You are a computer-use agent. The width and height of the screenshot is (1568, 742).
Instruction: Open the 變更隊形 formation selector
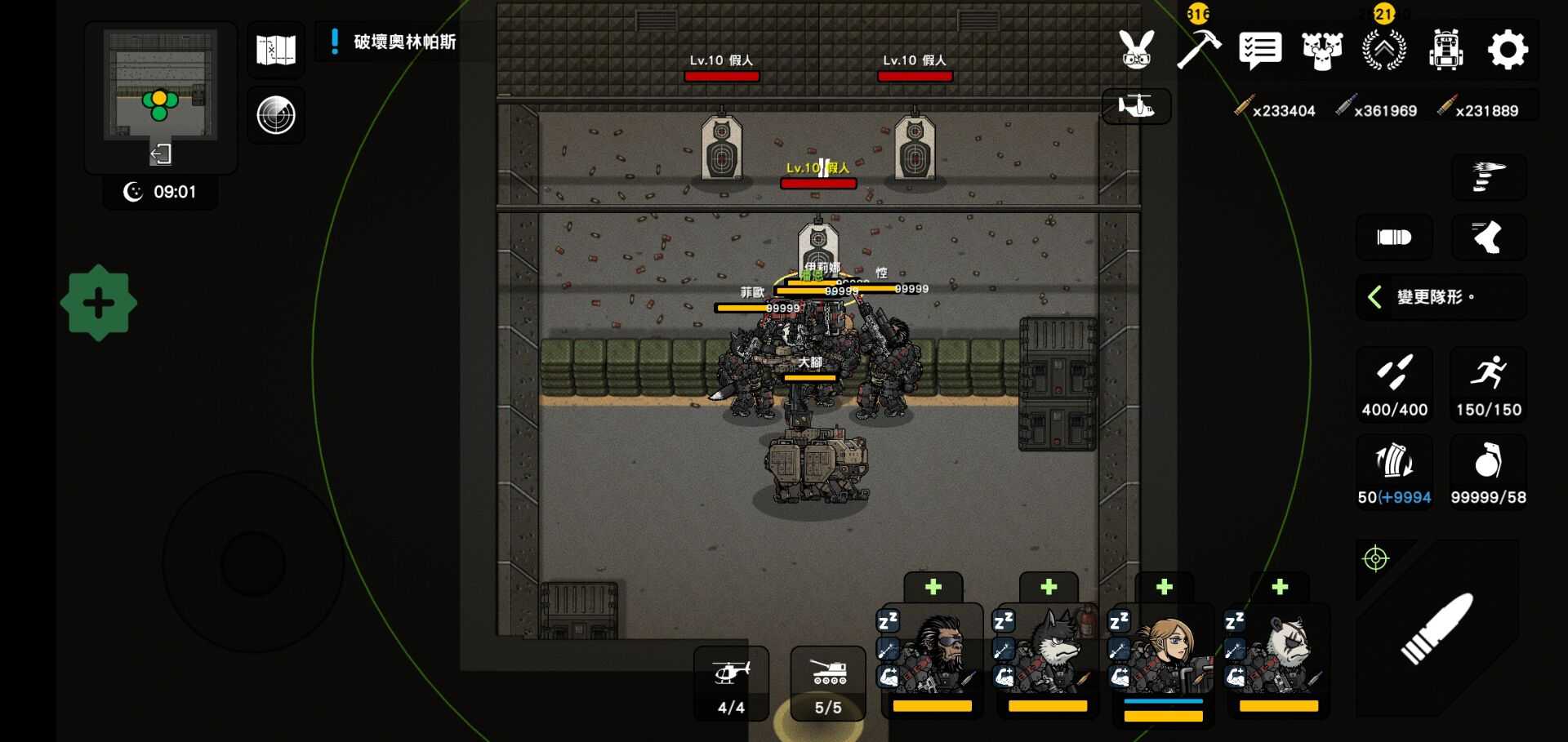click(1440, 297)
